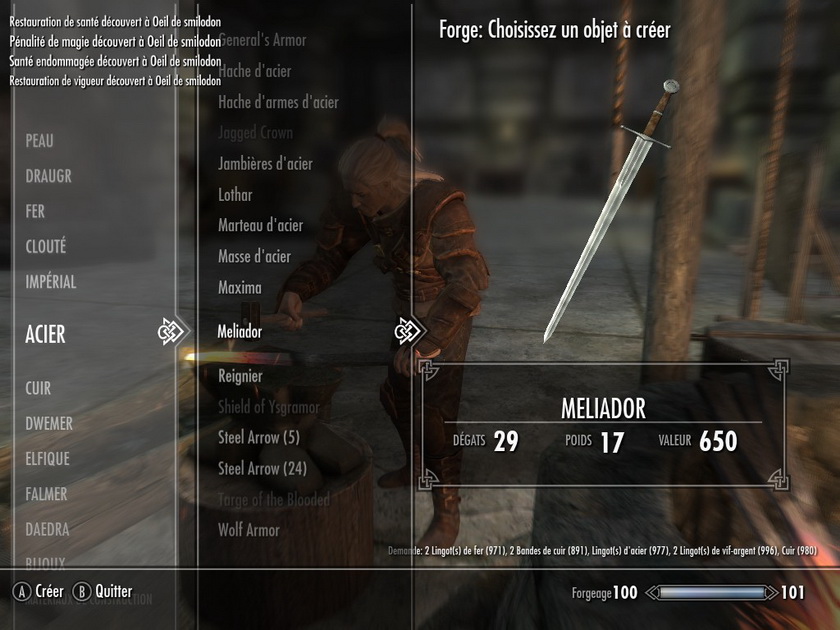Switch to the CUIR category
The width and height of the screenshot is (840, 630).
click(38, 388)
